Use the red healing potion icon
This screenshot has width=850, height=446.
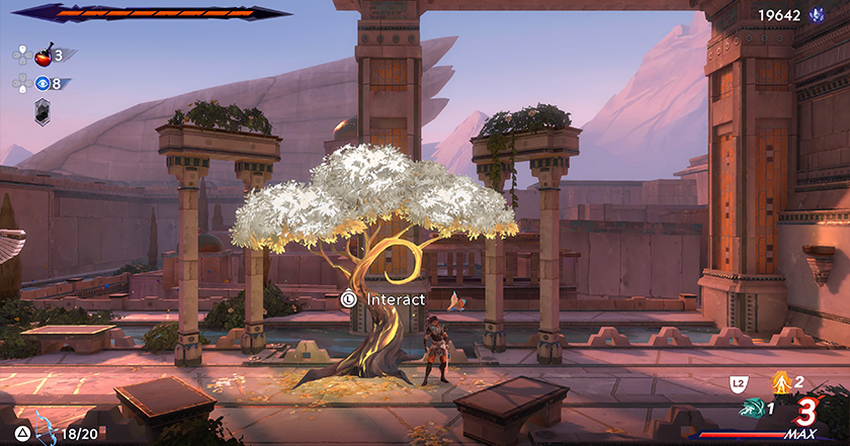click(43, 55)
